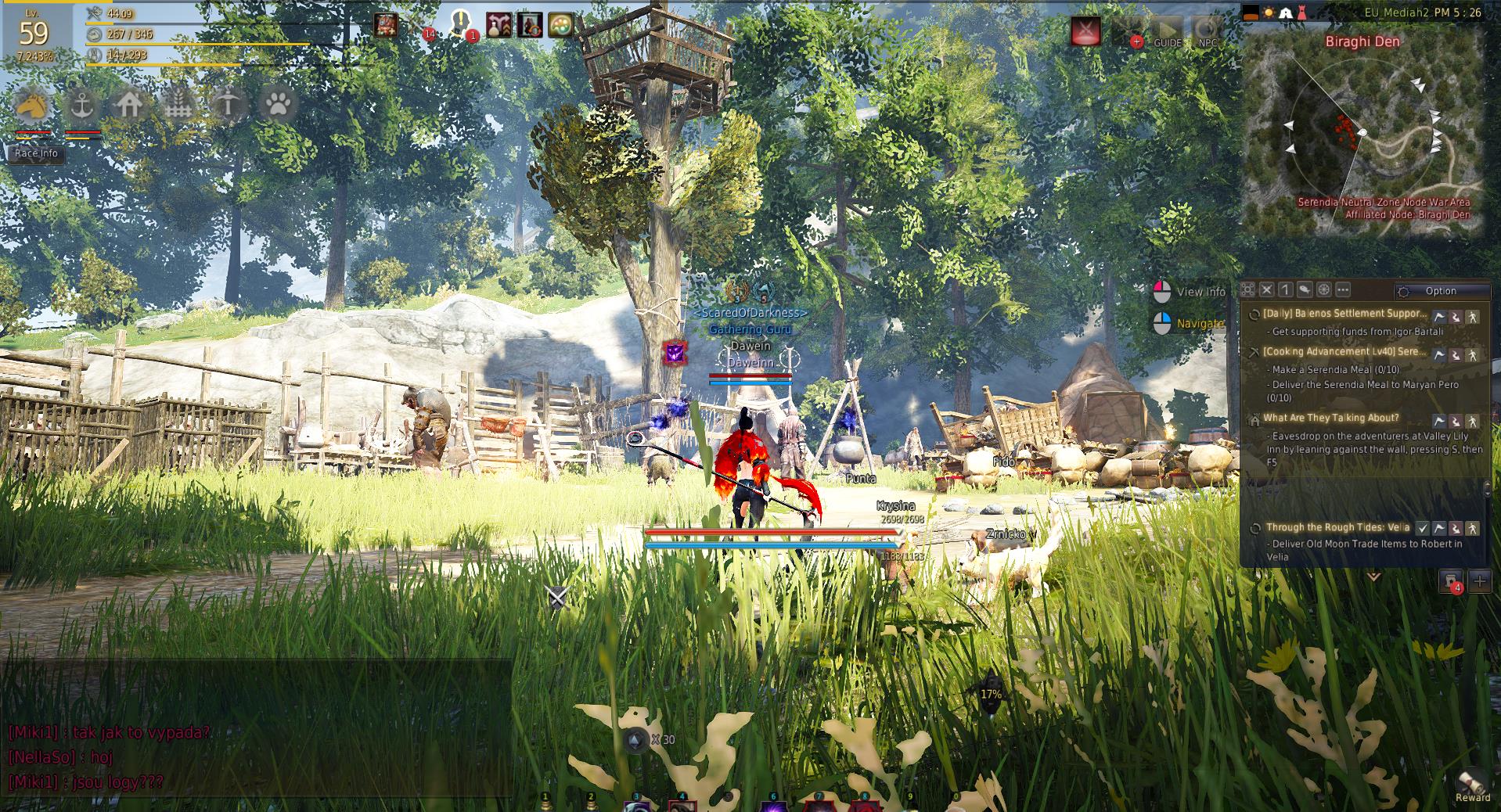
Task: Open the paw print pet icon
Action: click(x=277, y=104)
